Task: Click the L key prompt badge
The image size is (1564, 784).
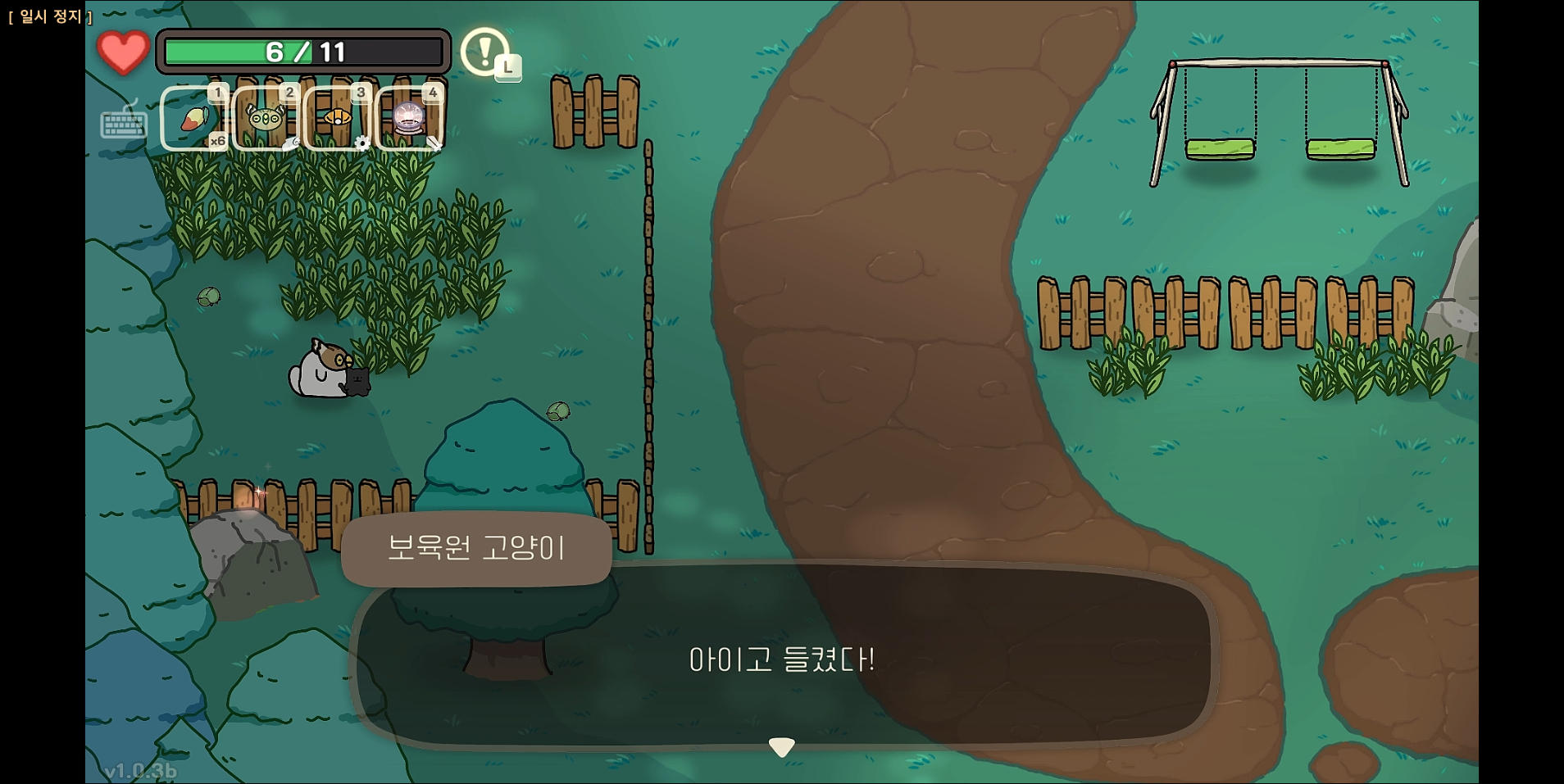Action: pyautogui.click(x=508, y=70)
